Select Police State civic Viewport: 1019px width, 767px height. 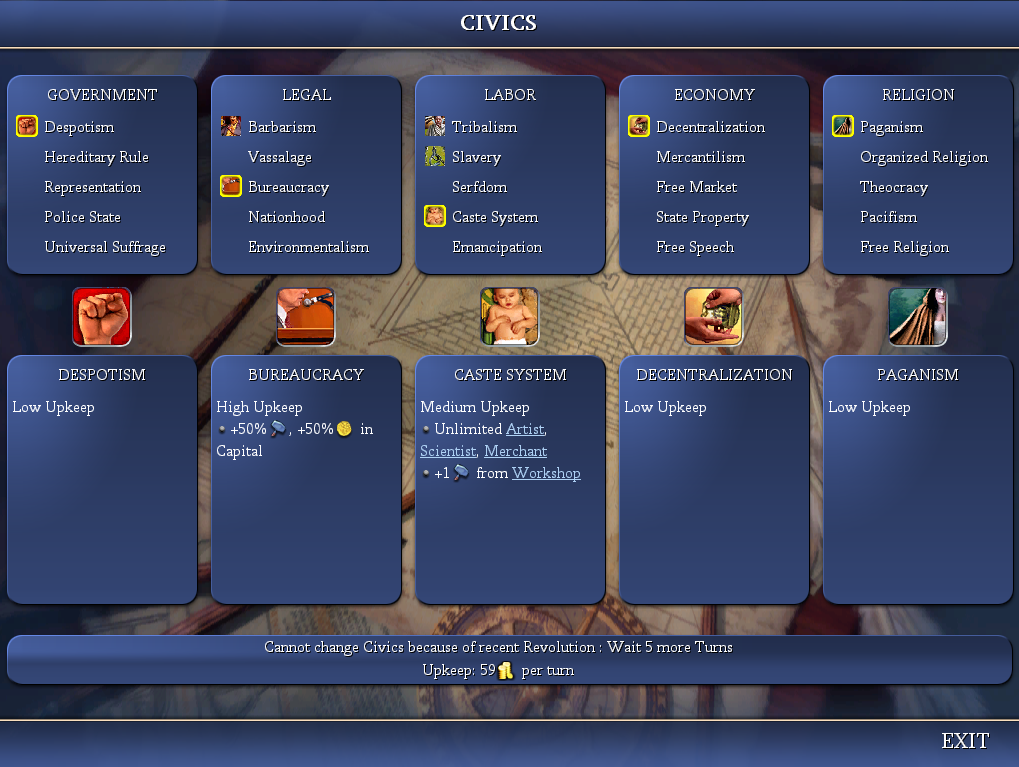(82, 217)
